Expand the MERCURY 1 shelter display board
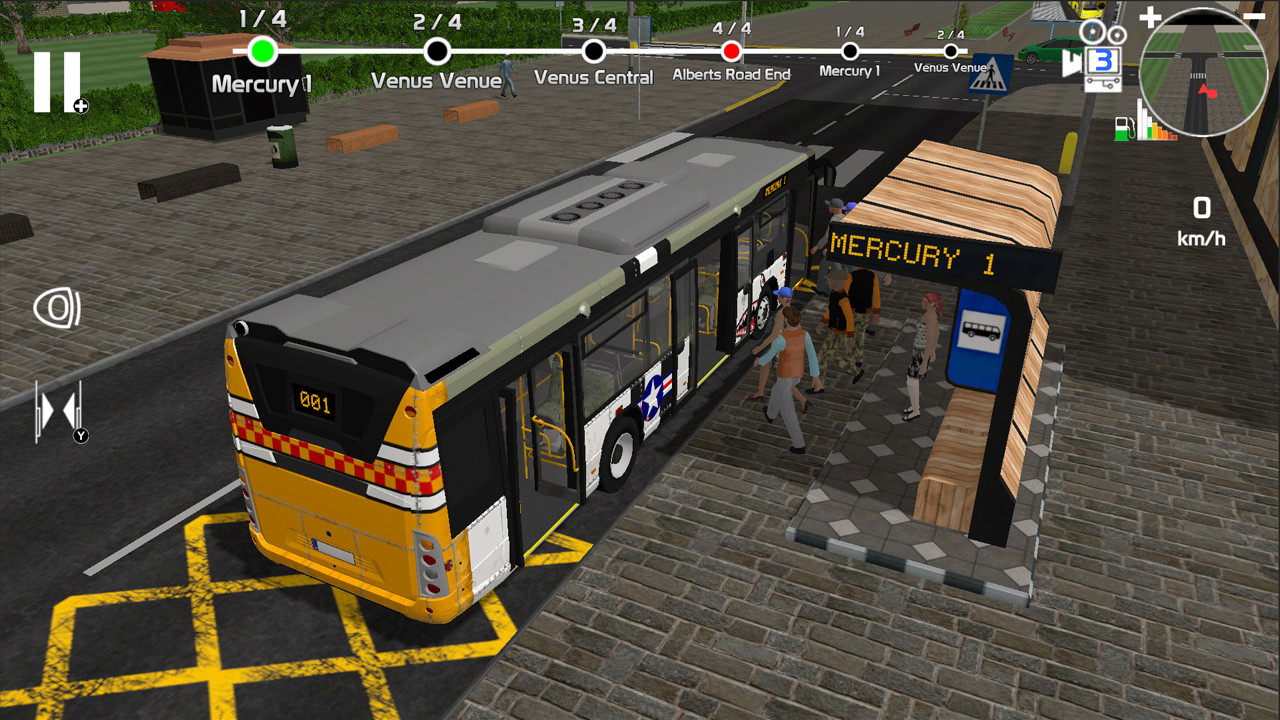This screenshot has height=720, width=1280. point(930,255)
